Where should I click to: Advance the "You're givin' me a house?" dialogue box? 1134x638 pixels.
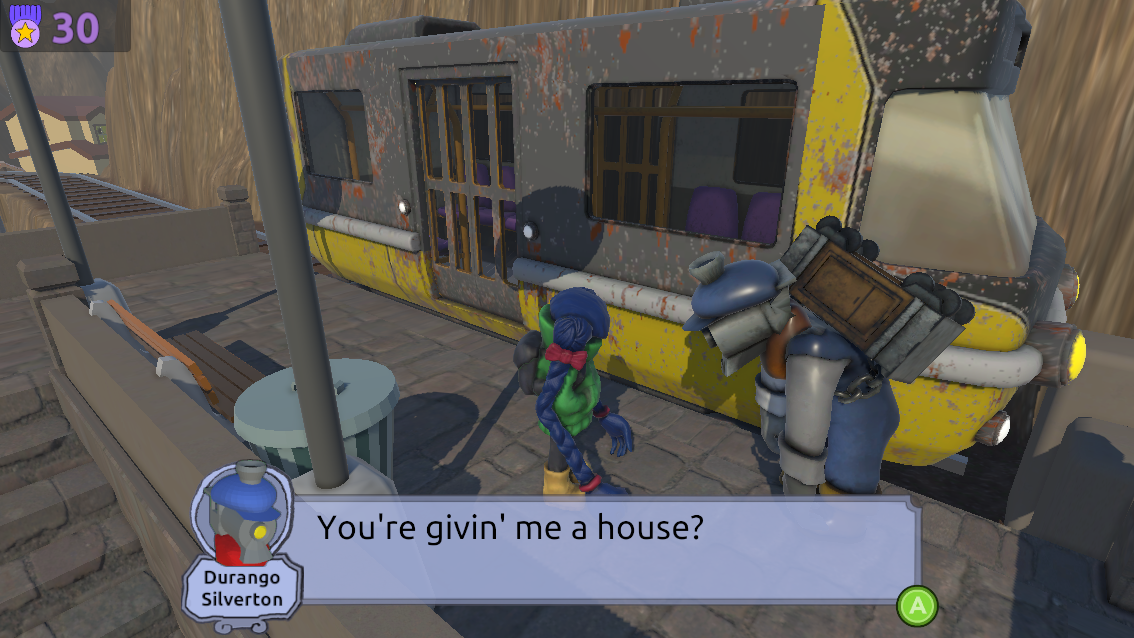[917, 606]
